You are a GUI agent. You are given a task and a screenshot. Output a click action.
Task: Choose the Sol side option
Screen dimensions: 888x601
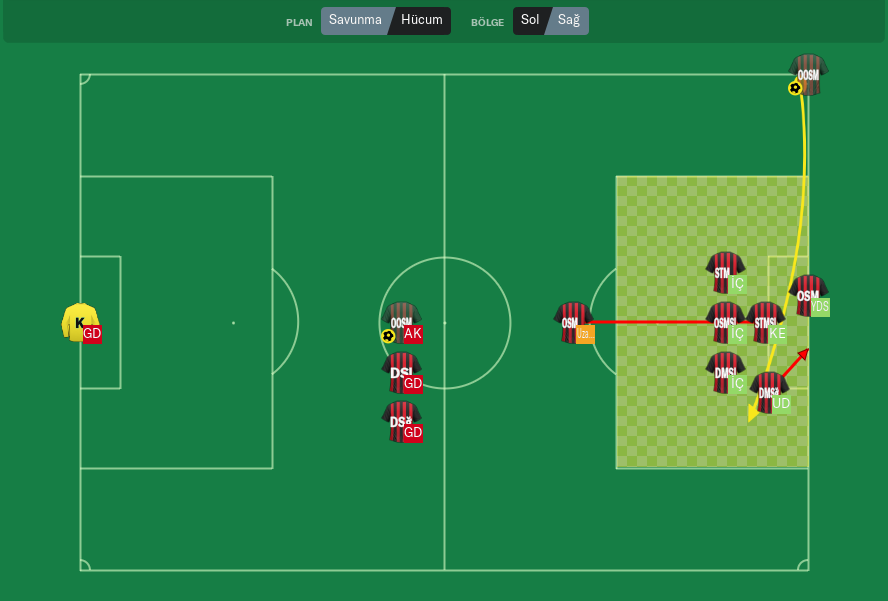[530, 20]
